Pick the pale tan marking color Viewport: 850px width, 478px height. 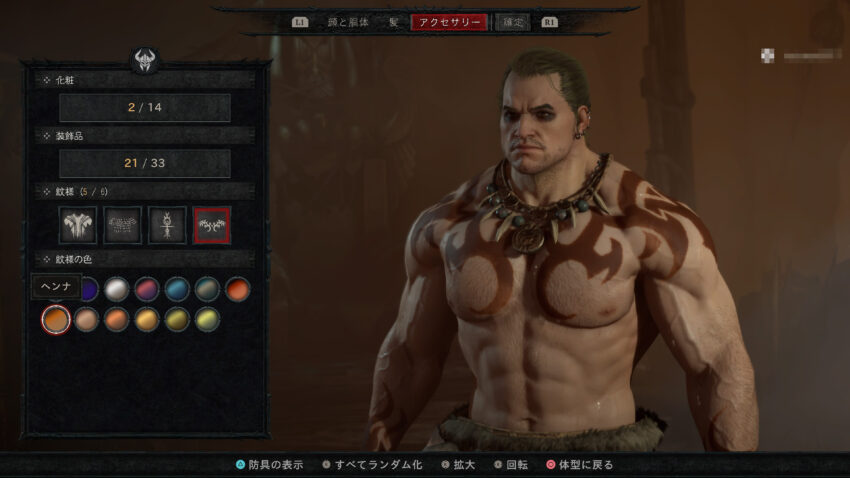click(x=88, y=319)
